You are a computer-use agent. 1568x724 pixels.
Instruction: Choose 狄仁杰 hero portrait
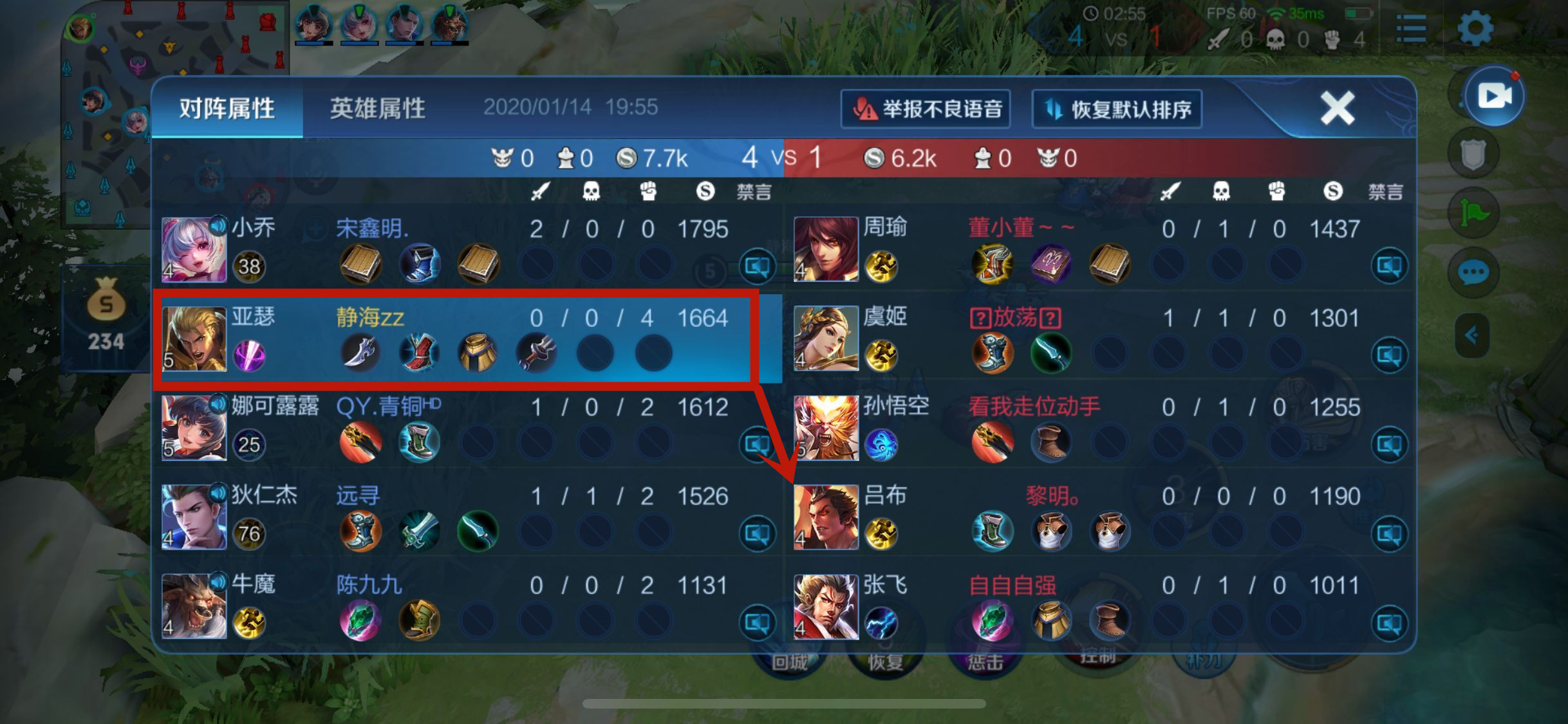coord(194,517)
